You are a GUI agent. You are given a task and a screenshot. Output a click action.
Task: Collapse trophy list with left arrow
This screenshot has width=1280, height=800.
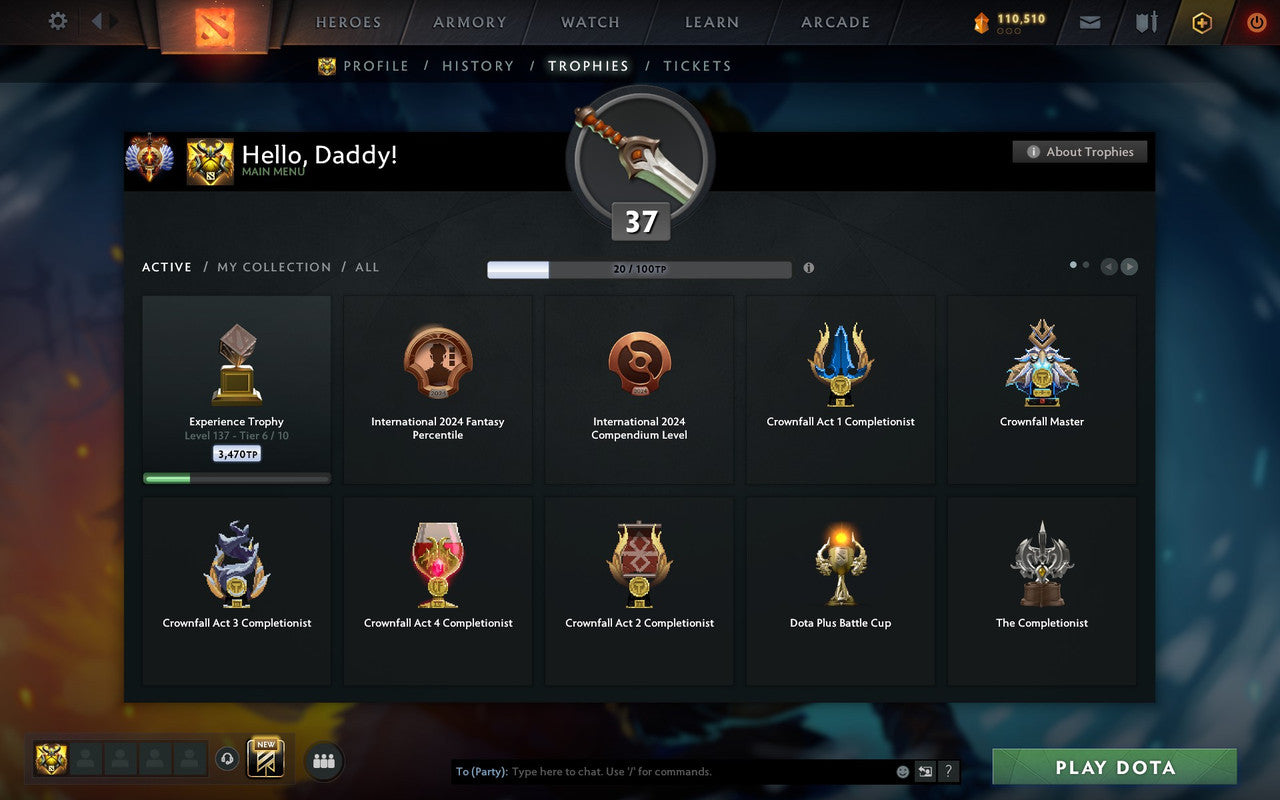point(1108,266)
